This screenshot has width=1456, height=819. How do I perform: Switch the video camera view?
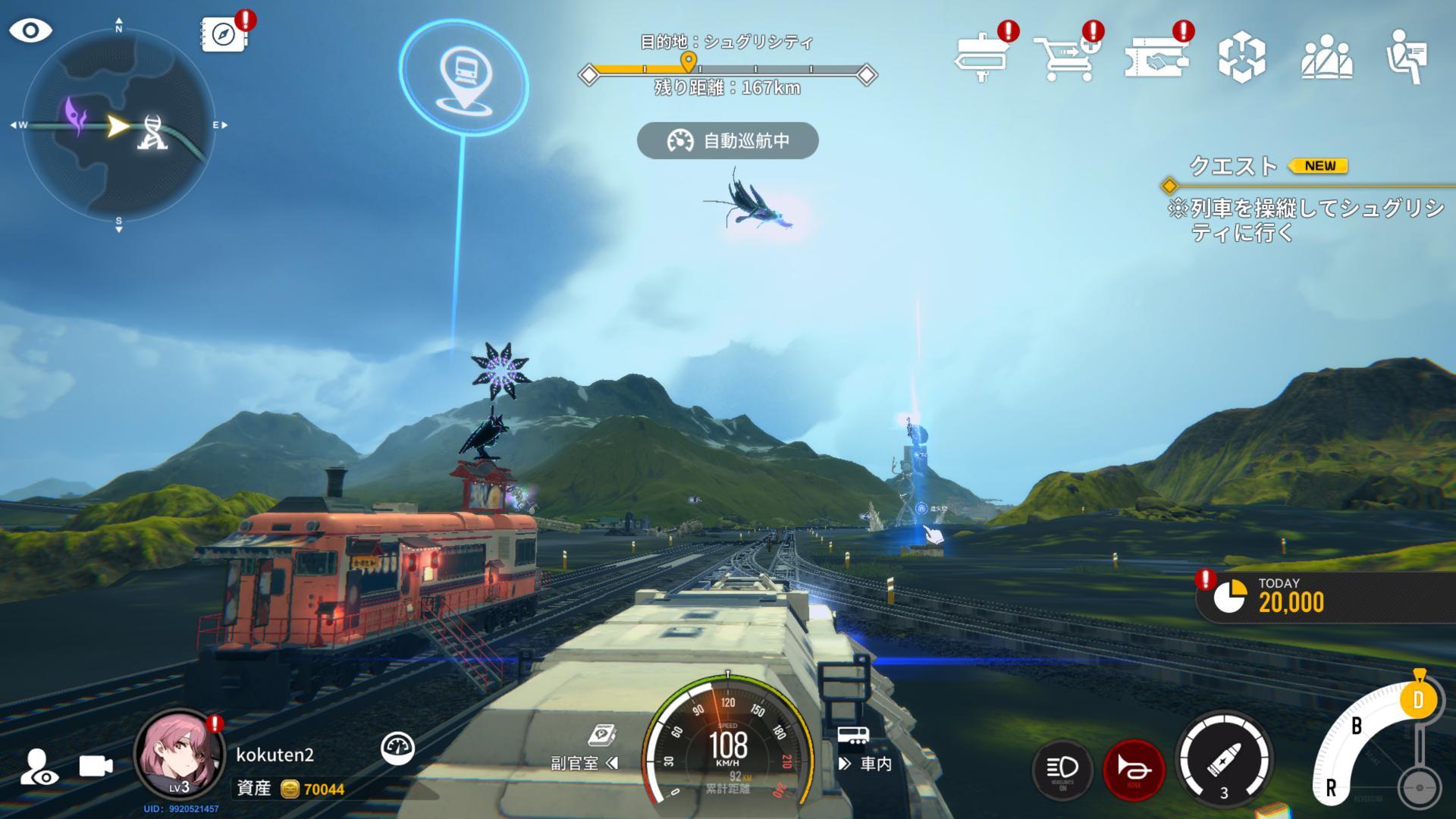coord(96,766)
